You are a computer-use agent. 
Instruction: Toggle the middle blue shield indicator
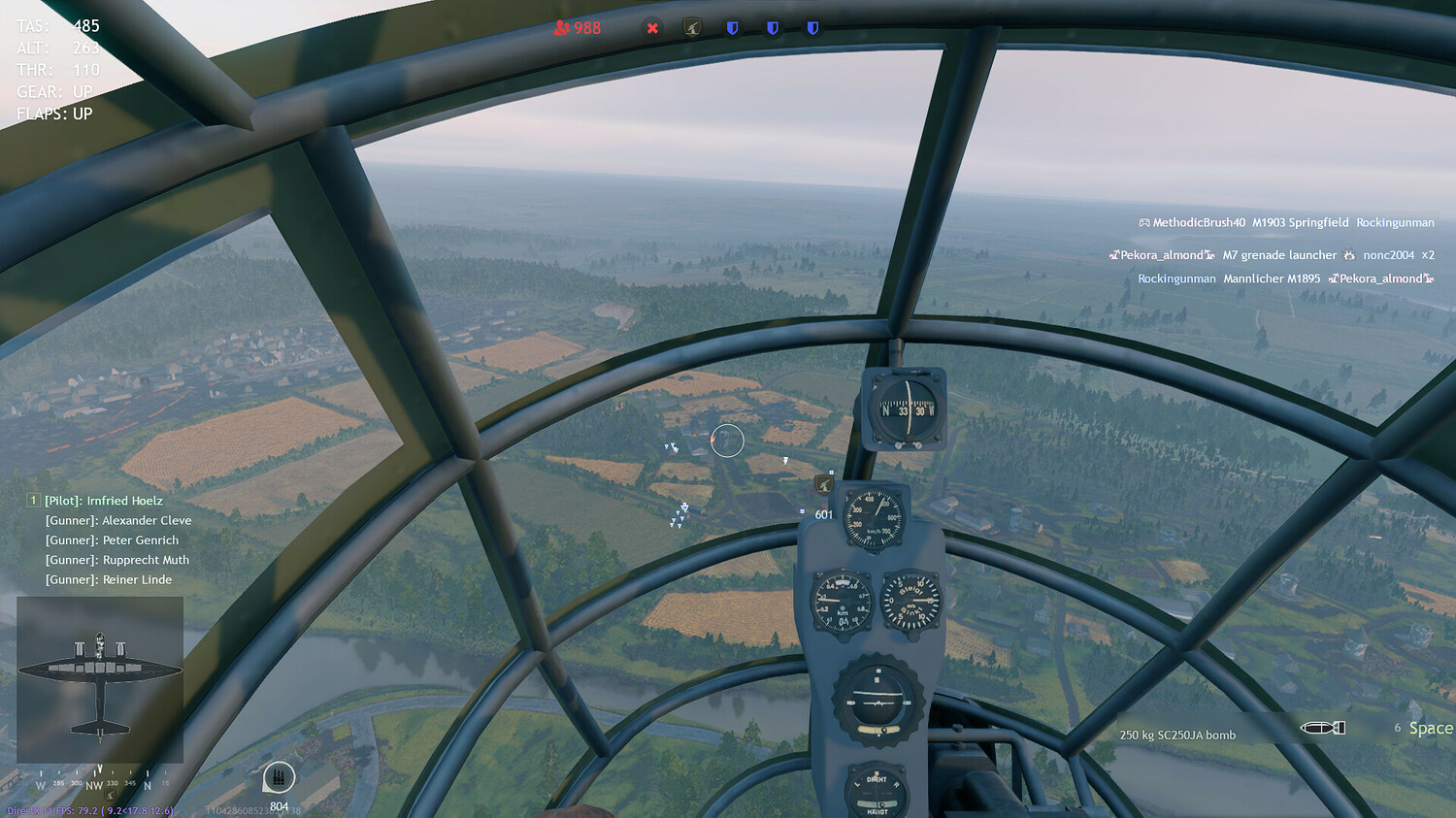coord(773,27)
